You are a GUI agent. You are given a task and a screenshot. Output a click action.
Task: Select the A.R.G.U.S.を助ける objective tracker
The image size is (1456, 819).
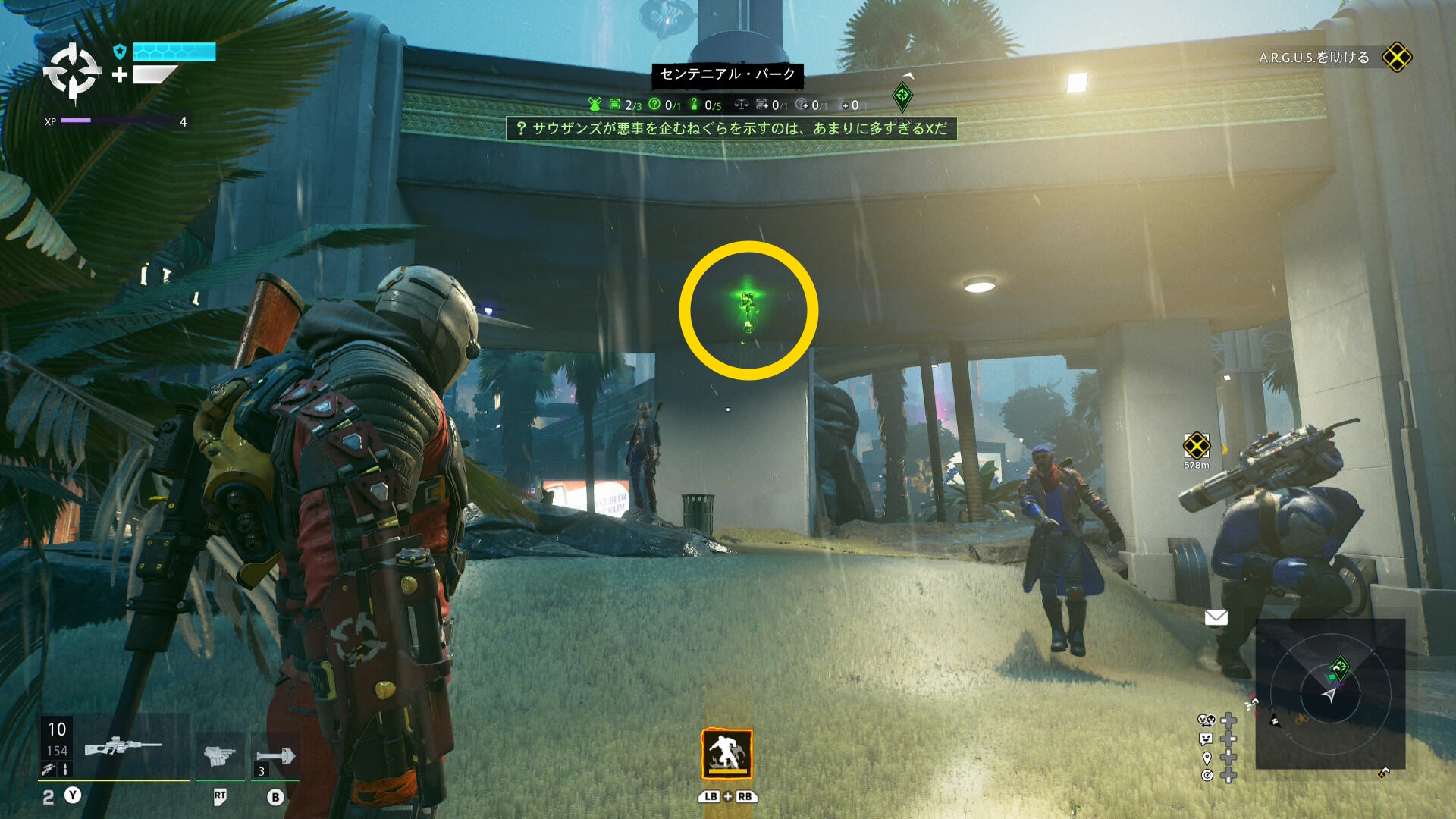(x=1335, y=58)
